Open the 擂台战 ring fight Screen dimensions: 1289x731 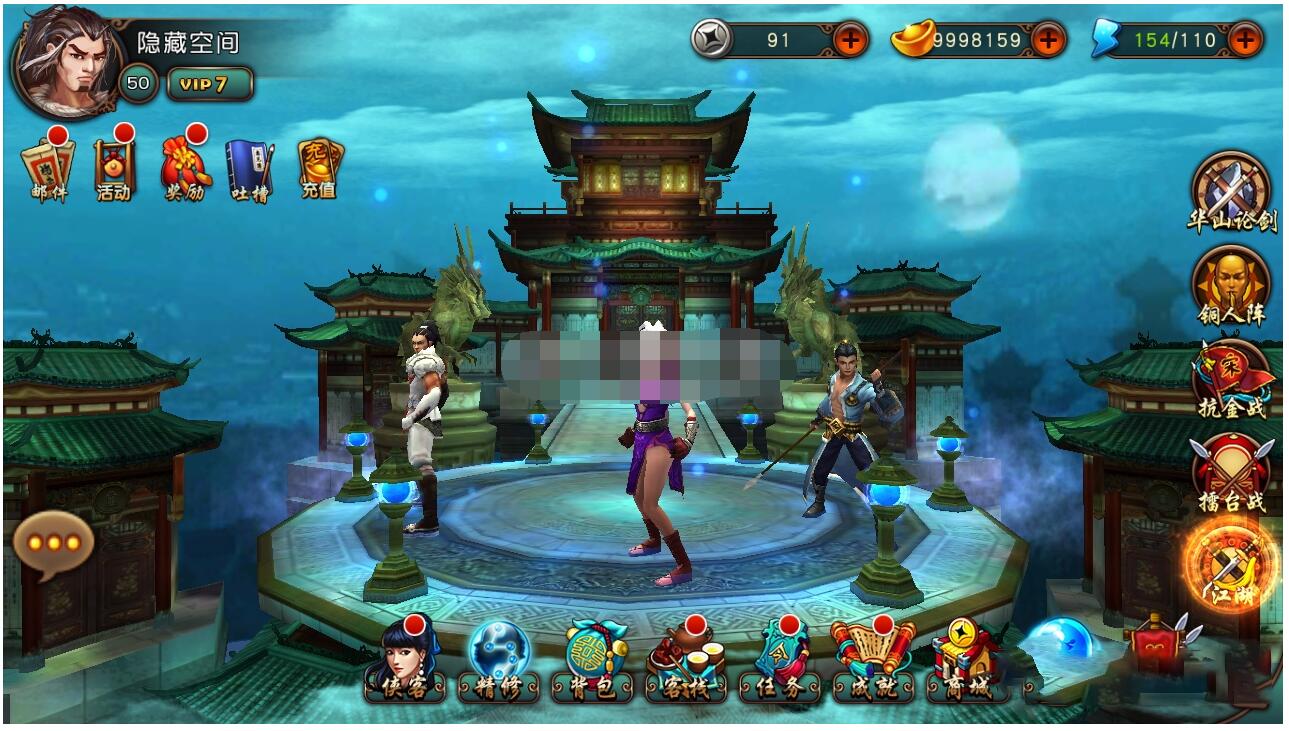[x=1231, y=474]
